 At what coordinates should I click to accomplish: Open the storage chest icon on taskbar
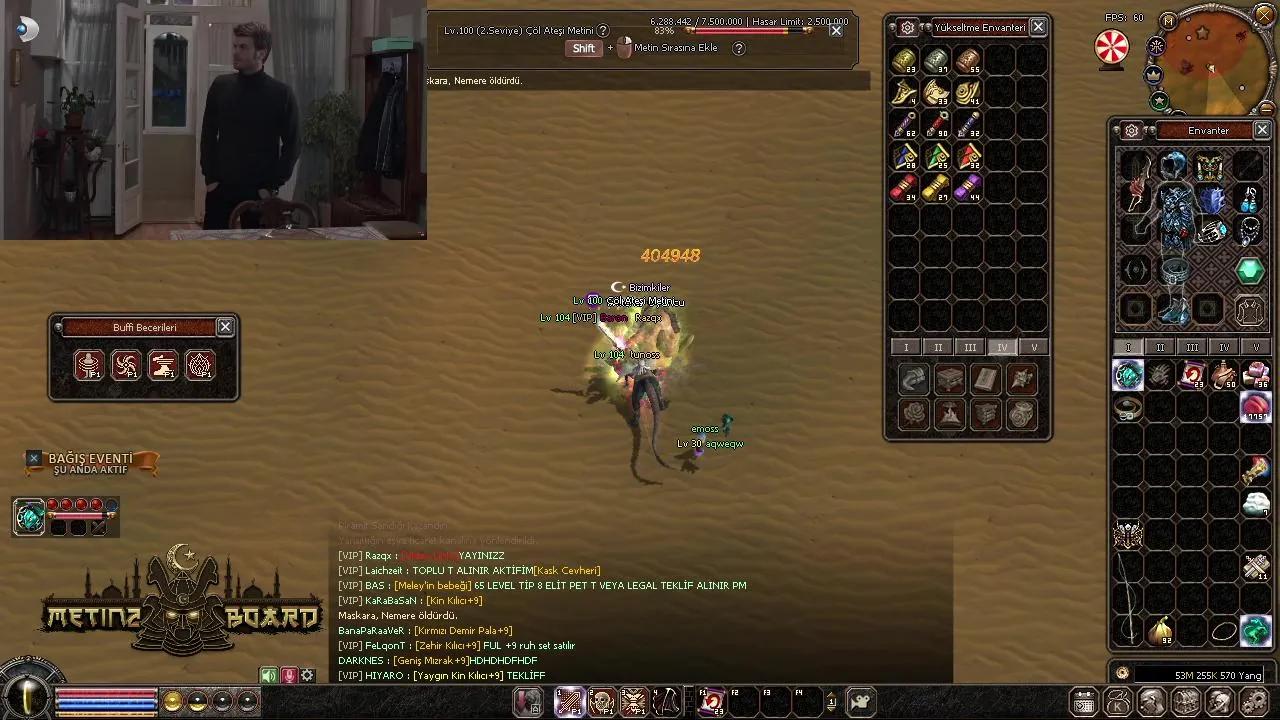pyautogui.click(x=1186, y=702)
